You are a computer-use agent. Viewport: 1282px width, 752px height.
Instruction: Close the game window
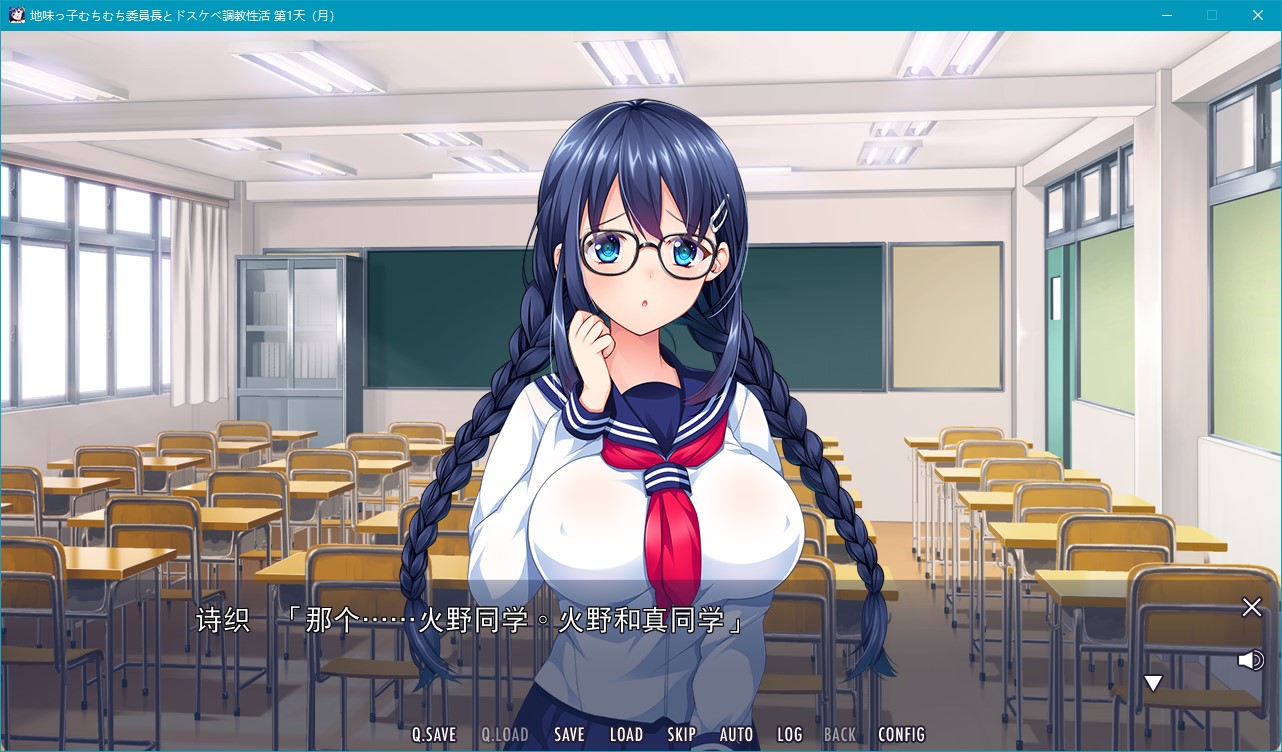(1258, 15)
